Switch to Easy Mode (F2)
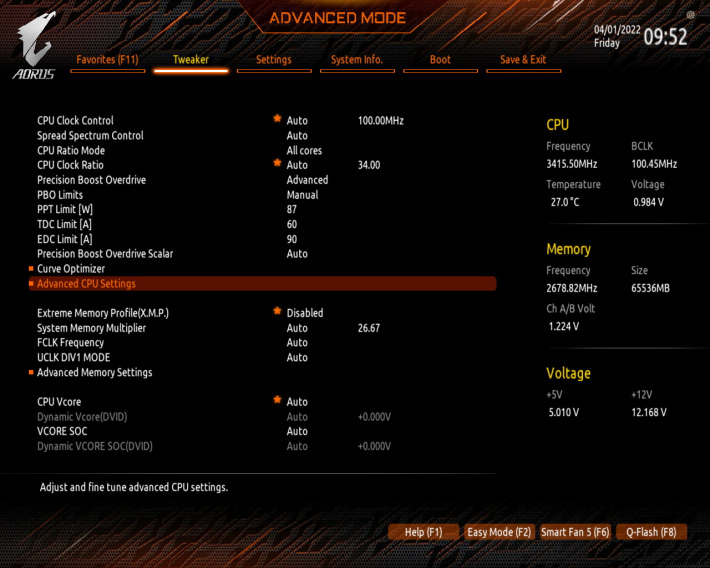This screenshot has width=710, height=568. click(499, 532)
